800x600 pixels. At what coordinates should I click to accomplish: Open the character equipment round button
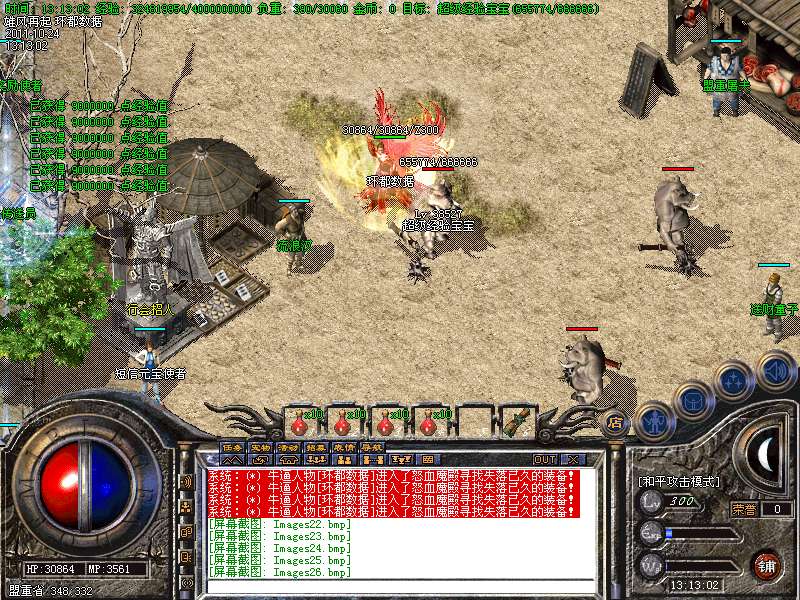click(x=653, y=422)
